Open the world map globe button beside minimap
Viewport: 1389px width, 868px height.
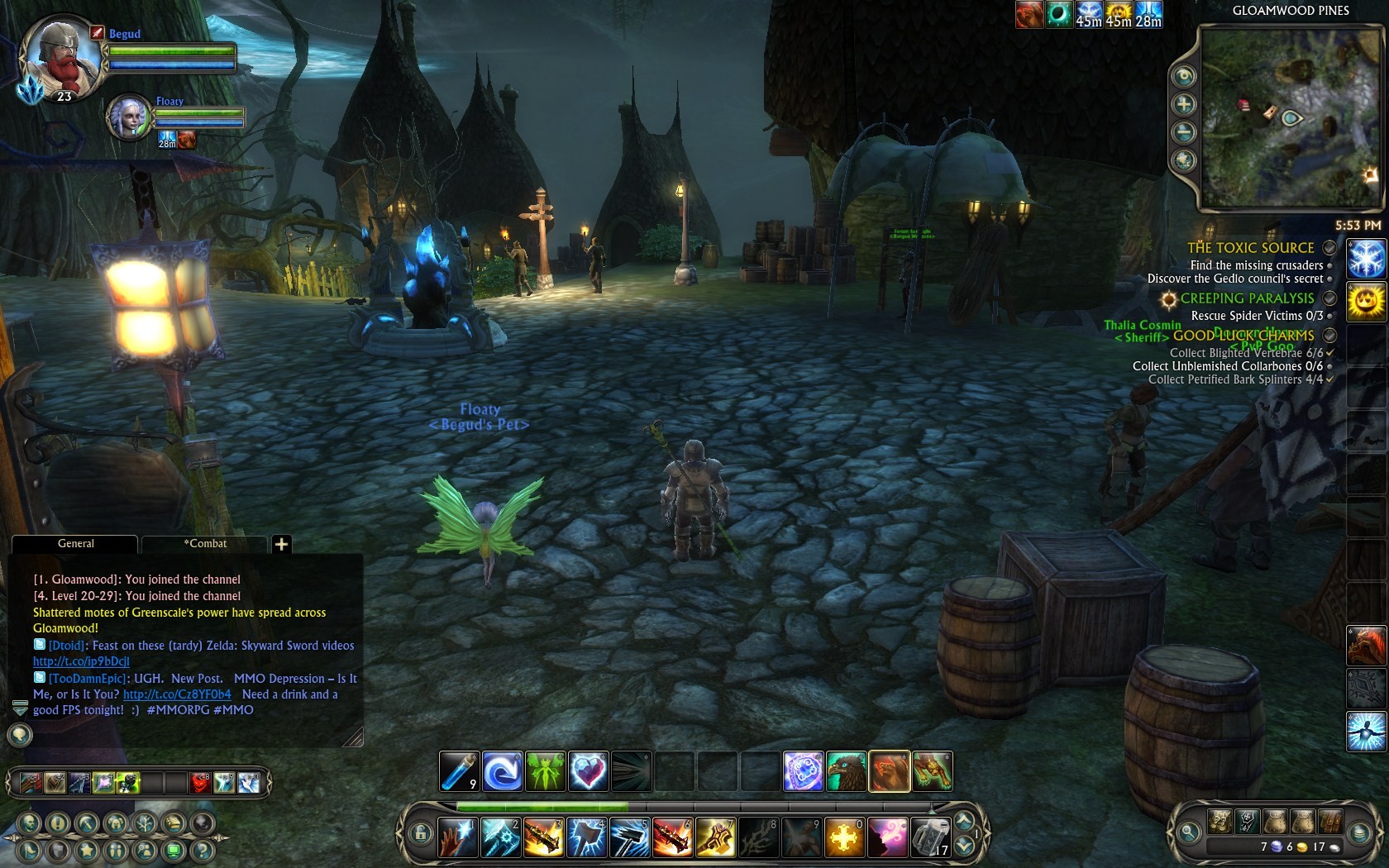[1184, 160]
